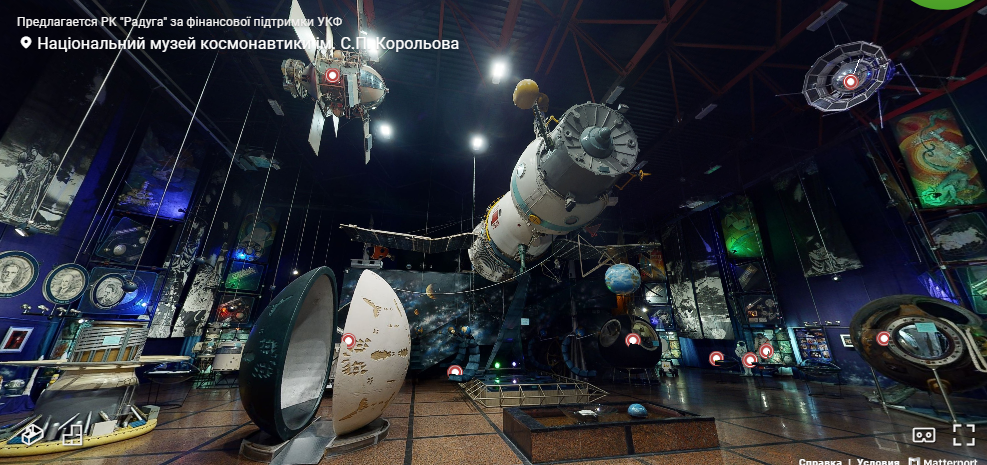Switch to the floor plan view
The image size is (987, 465).
pyautogui.click(x=71, y=434)
